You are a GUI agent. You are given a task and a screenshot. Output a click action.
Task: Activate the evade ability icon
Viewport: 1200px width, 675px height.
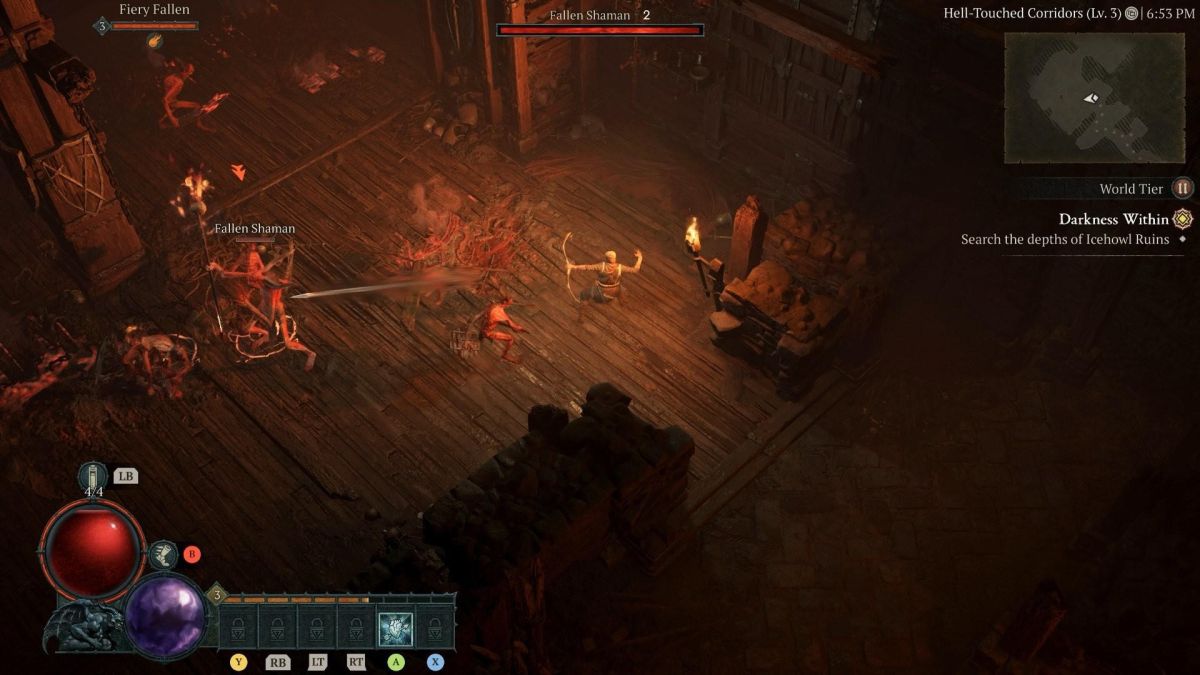click(162, 554)
